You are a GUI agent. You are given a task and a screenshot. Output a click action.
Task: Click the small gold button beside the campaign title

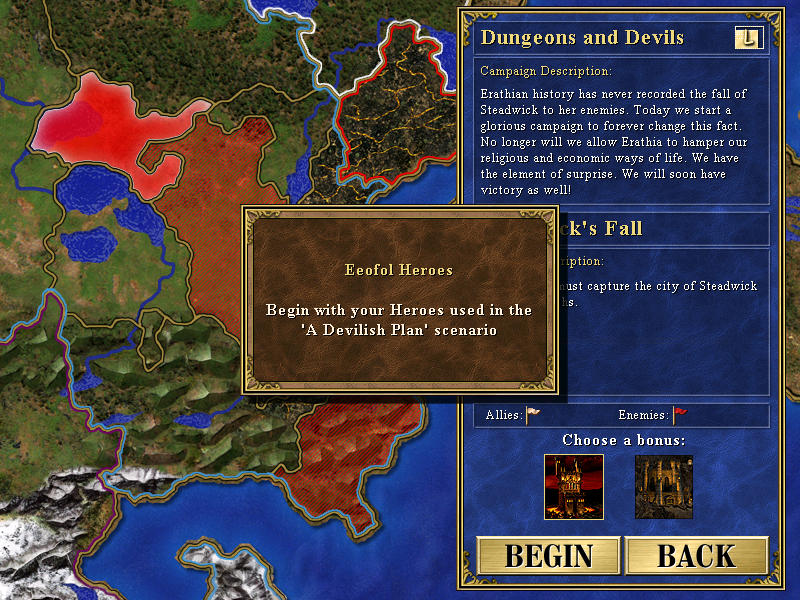coord(749,38)
